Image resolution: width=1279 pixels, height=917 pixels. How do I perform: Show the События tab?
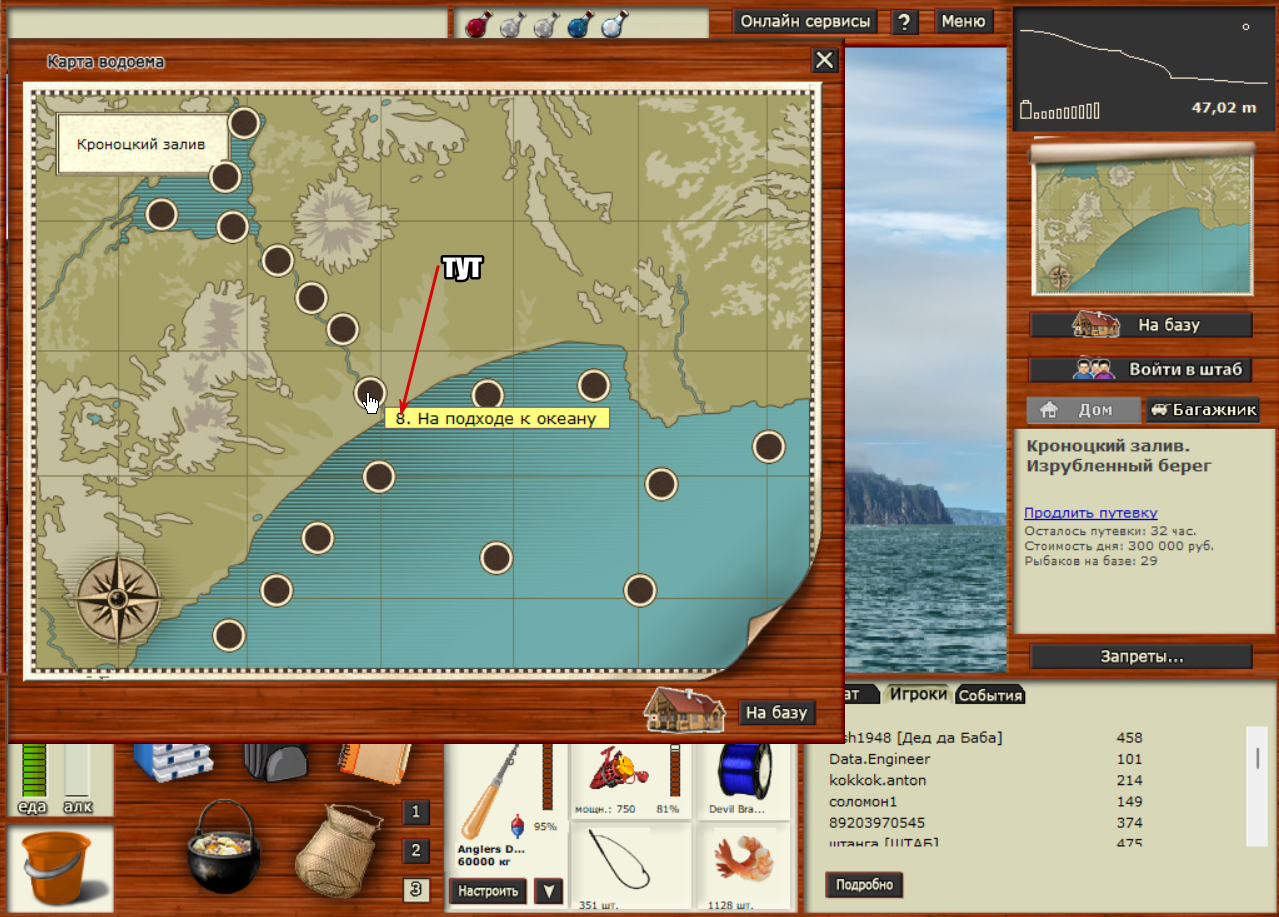[990, 696]
